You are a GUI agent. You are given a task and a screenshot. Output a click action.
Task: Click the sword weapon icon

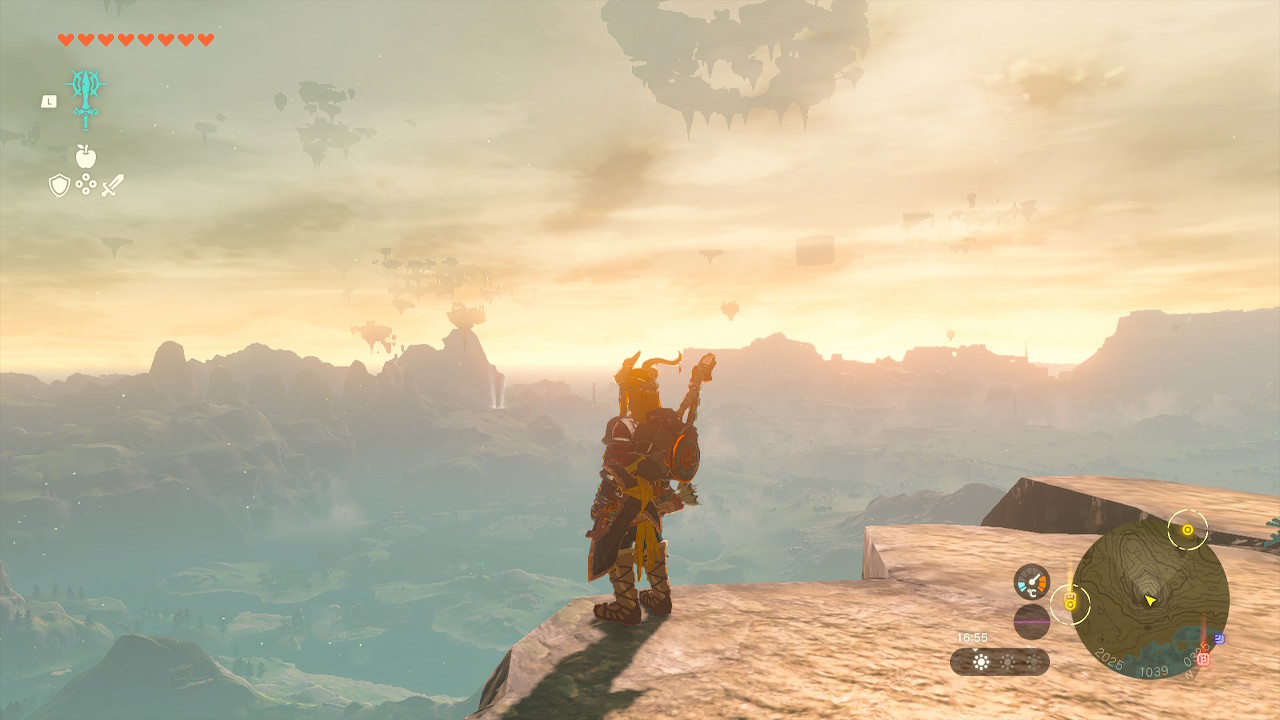pos(112,184)
